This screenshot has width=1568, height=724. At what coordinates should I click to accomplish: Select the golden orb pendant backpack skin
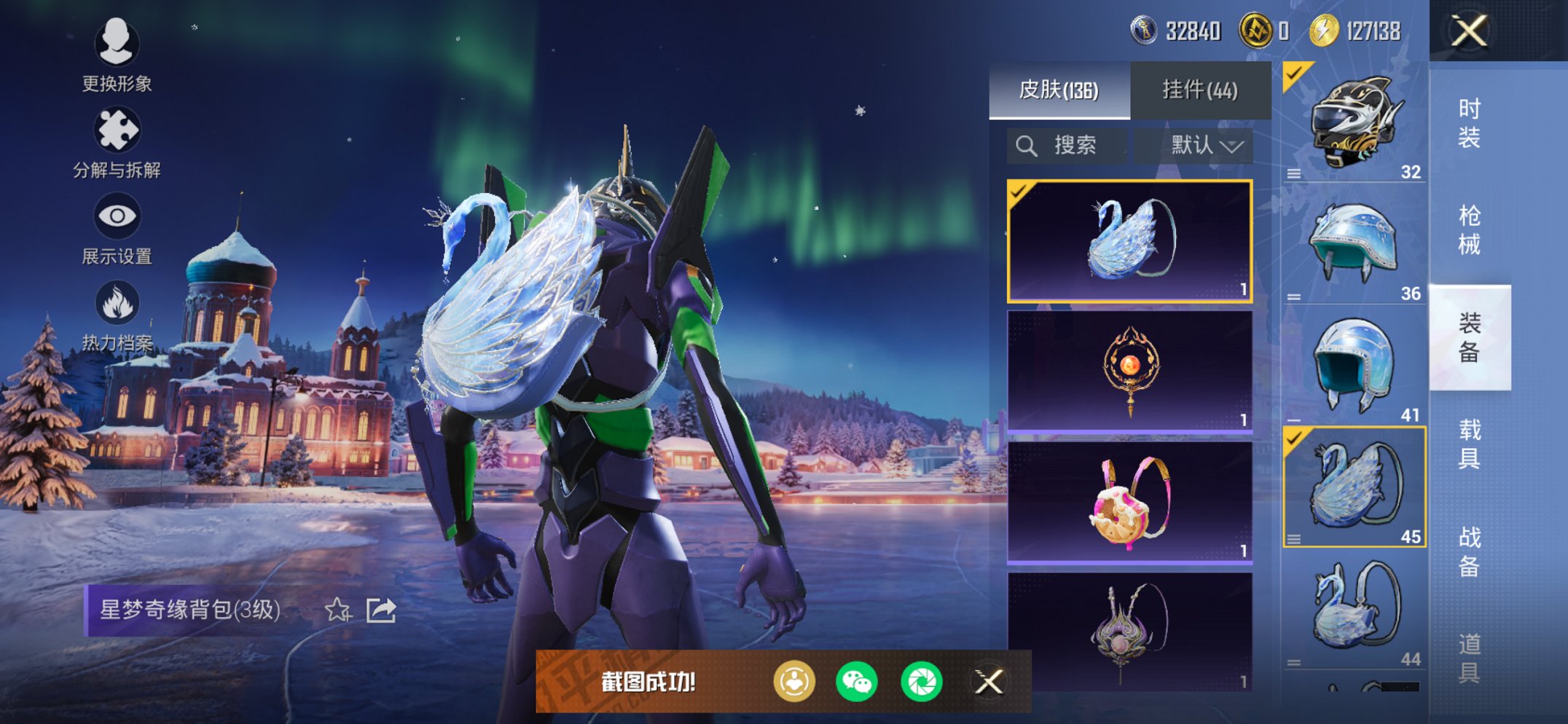(x=1129, y=371)
